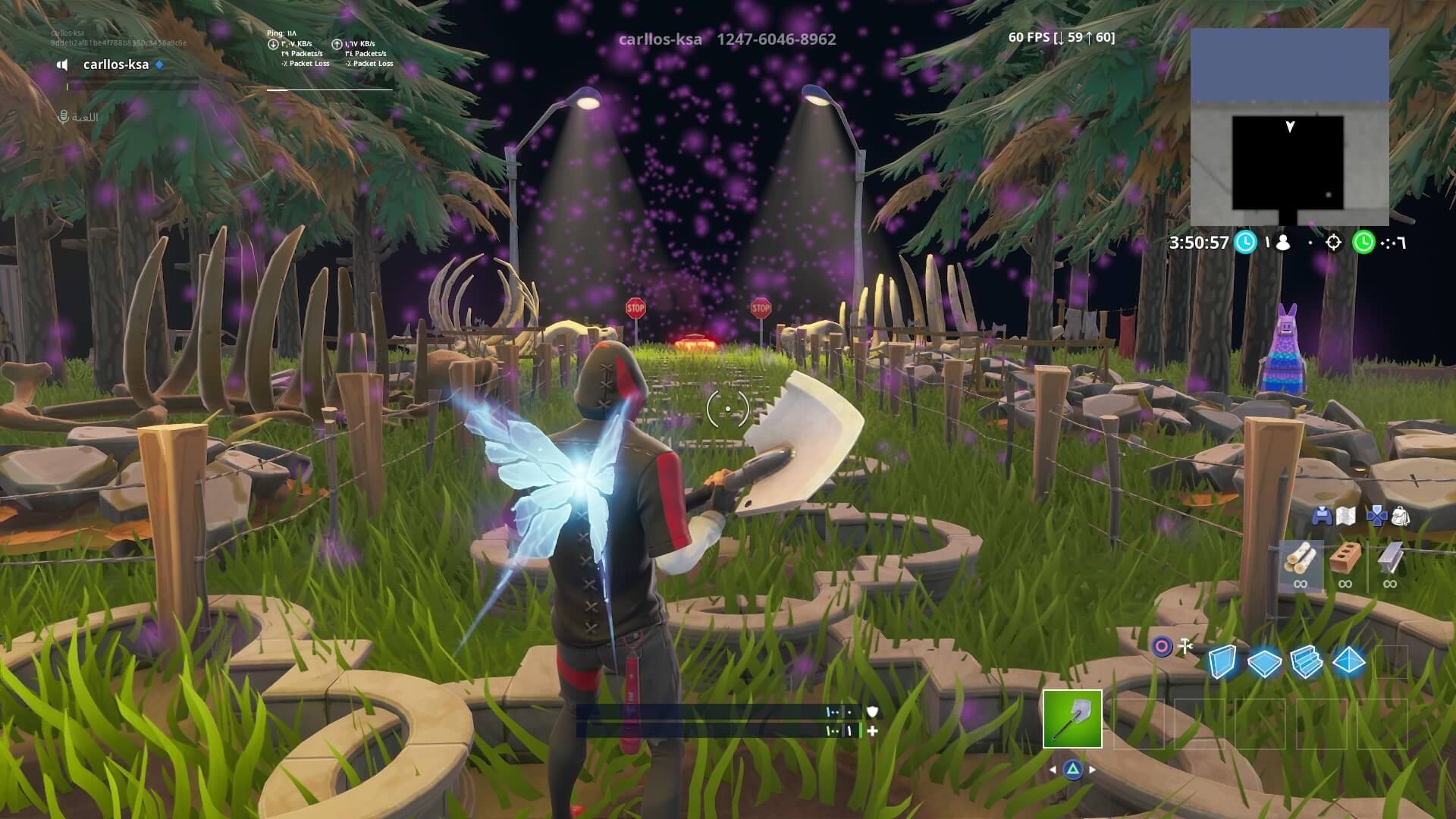Viewport: 1456px width, 819px height.
Task: Select the metal material icon
Action: [1392, 557]
